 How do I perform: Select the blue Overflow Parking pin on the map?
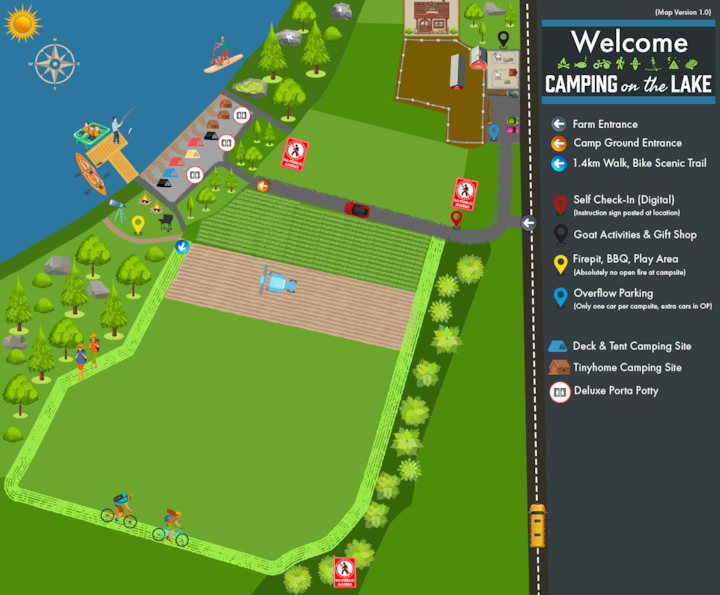493,131
